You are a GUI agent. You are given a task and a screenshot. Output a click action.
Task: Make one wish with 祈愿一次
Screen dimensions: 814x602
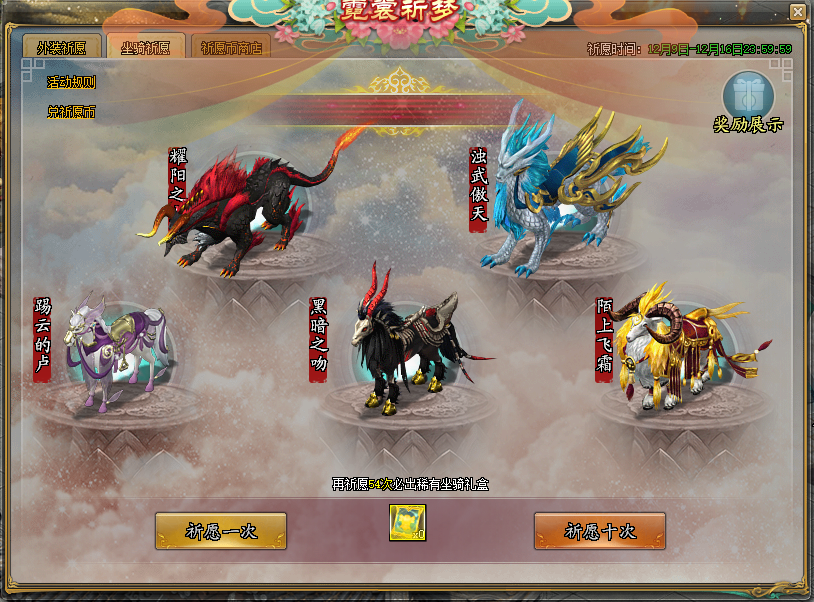pyautogui.click(x=221, y=531)
